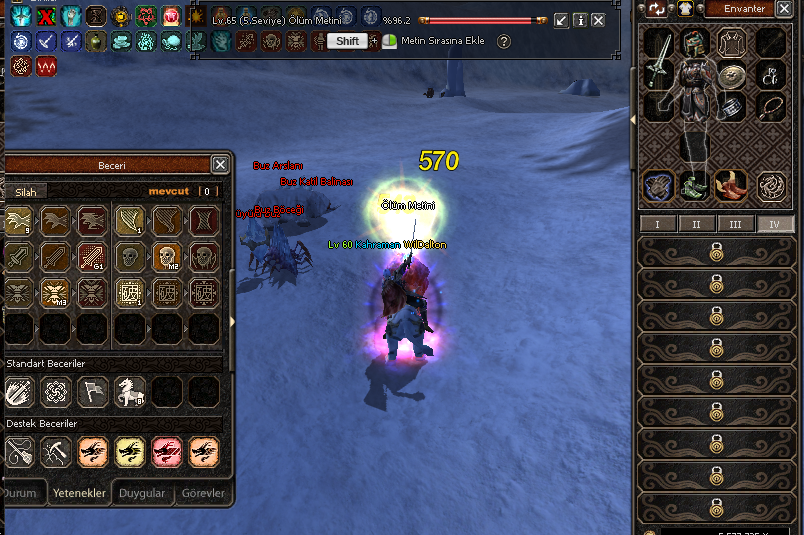This screenshot has width=804, height=535.
Task: Switch to the Duygular tab
Action: point(142,493)
